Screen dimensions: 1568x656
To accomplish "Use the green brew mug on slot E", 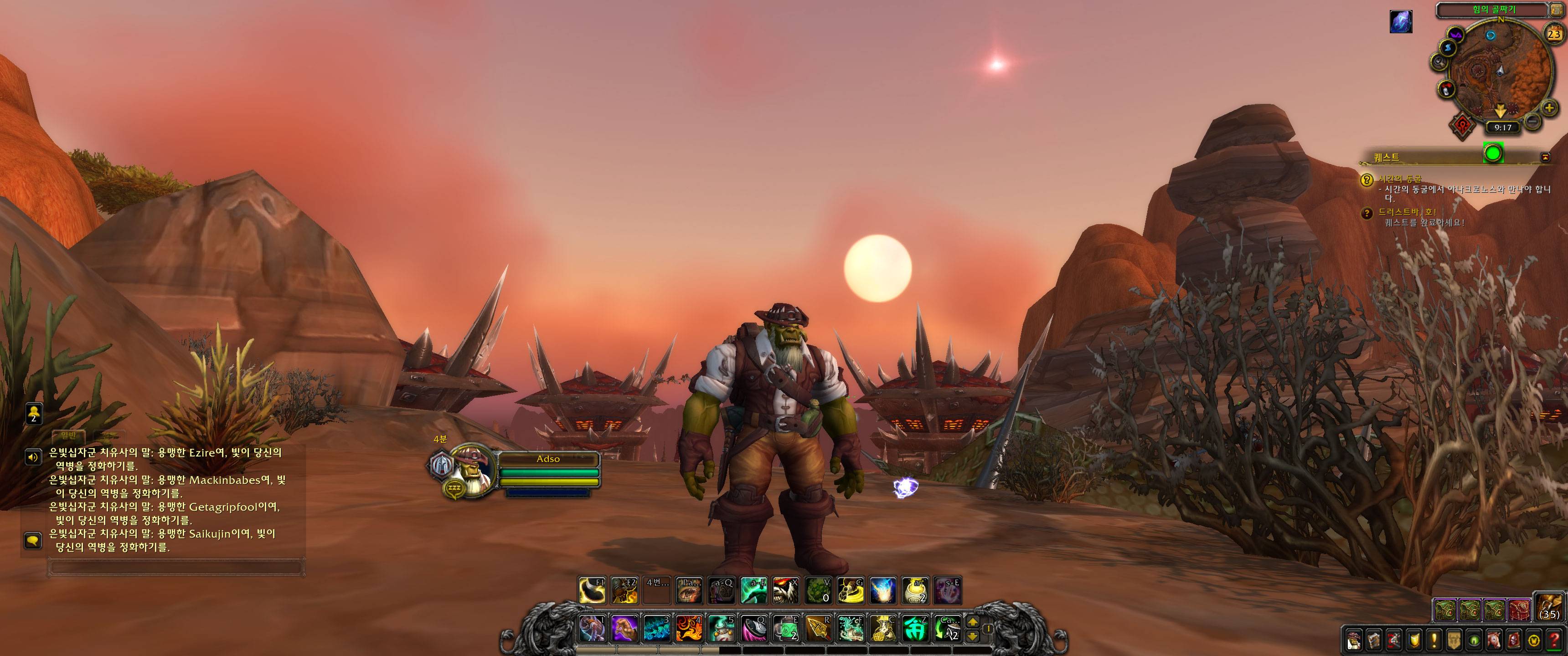I will [x=786, y=629].
